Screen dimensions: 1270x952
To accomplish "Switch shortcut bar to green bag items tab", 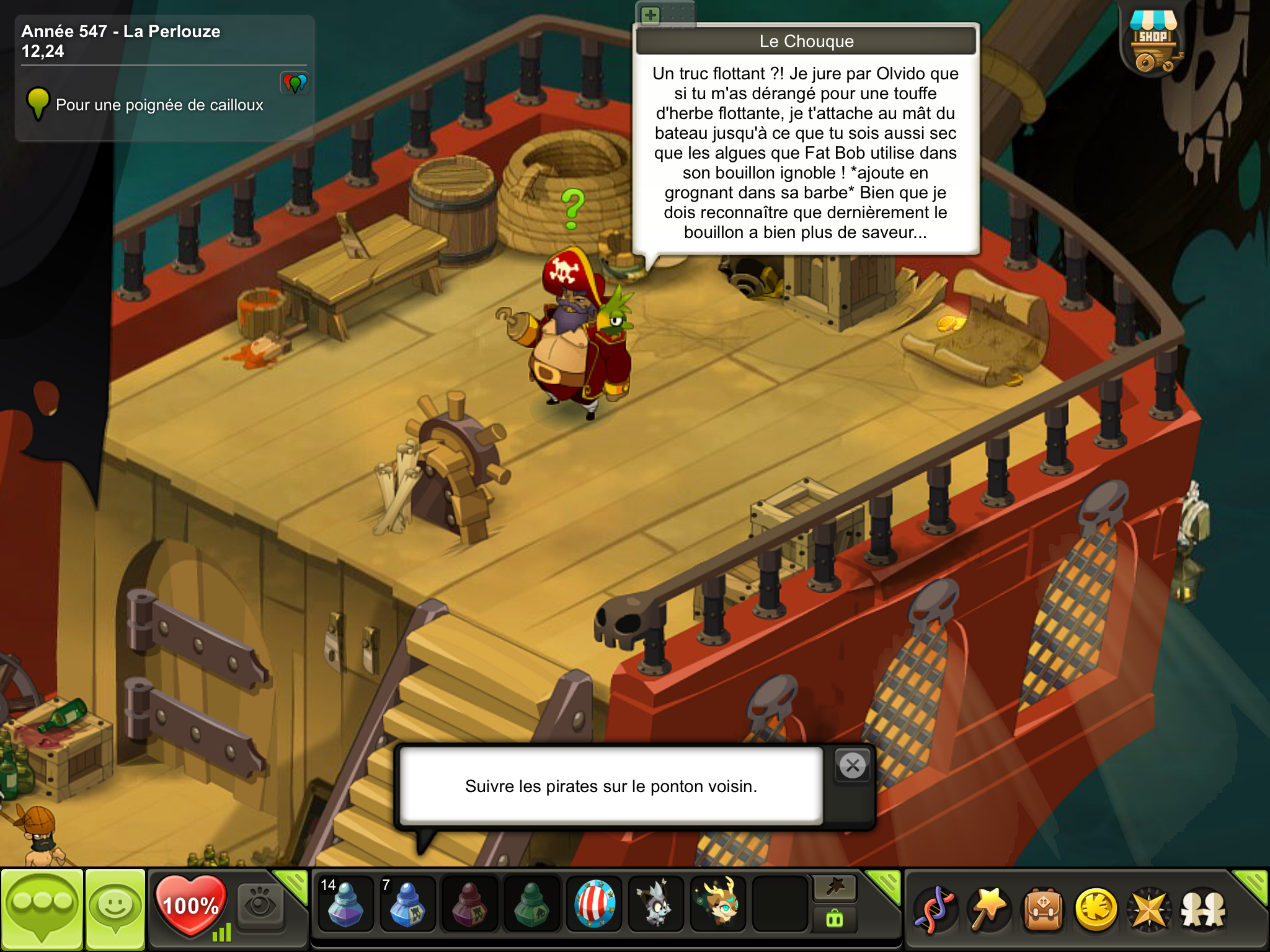I will pos(835,919).
